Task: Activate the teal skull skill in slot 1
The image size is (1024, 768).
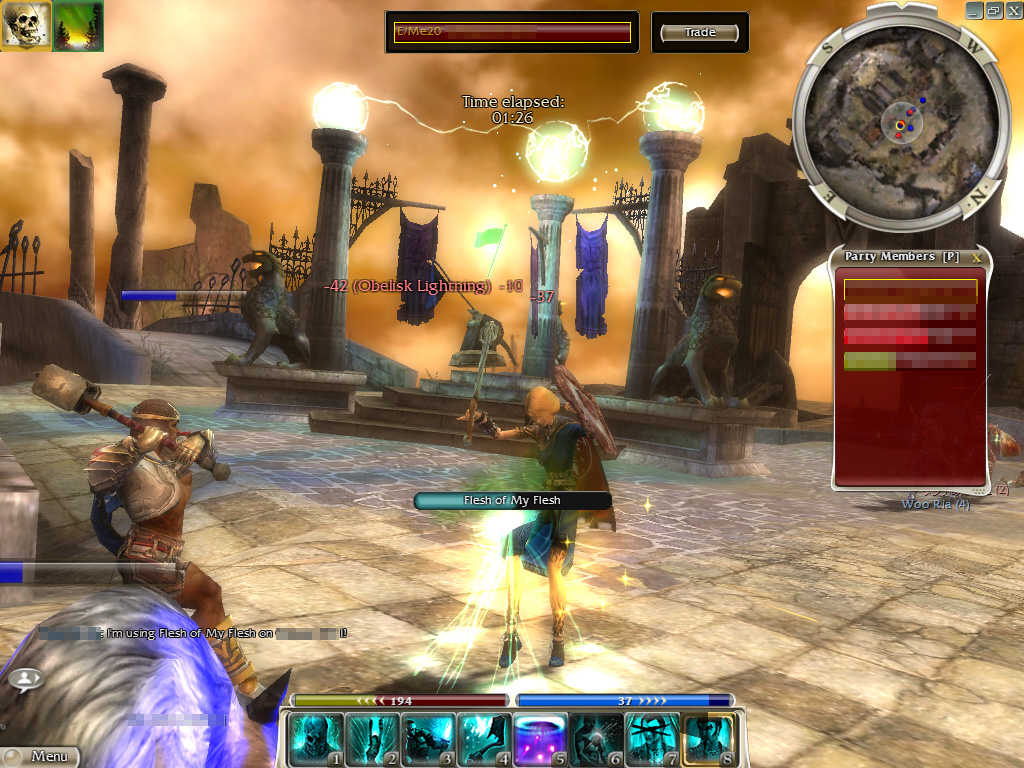Action: (317, 739)
